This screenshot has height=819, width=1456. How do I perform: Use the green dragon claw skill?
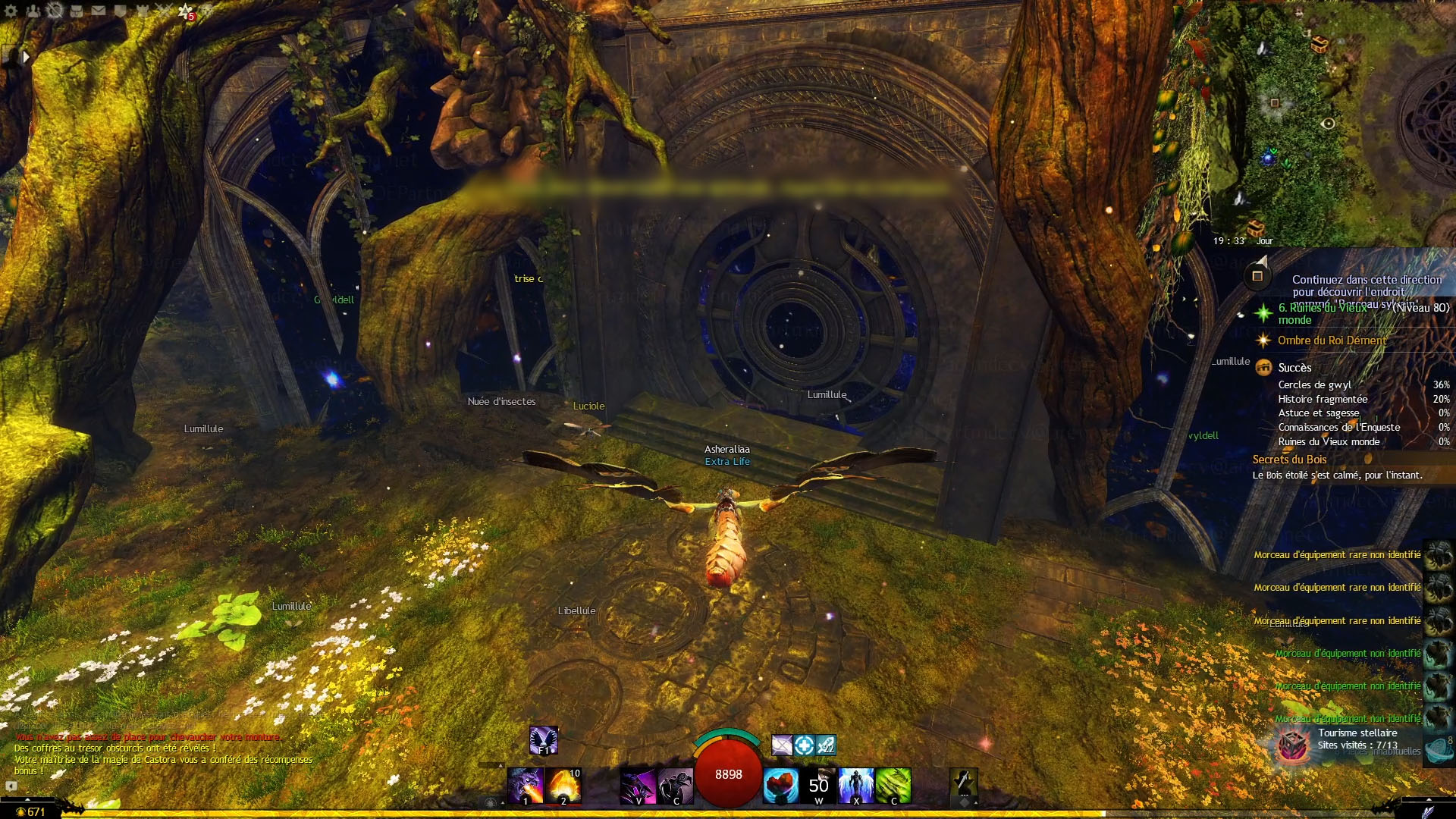click(x=893, y=785)
